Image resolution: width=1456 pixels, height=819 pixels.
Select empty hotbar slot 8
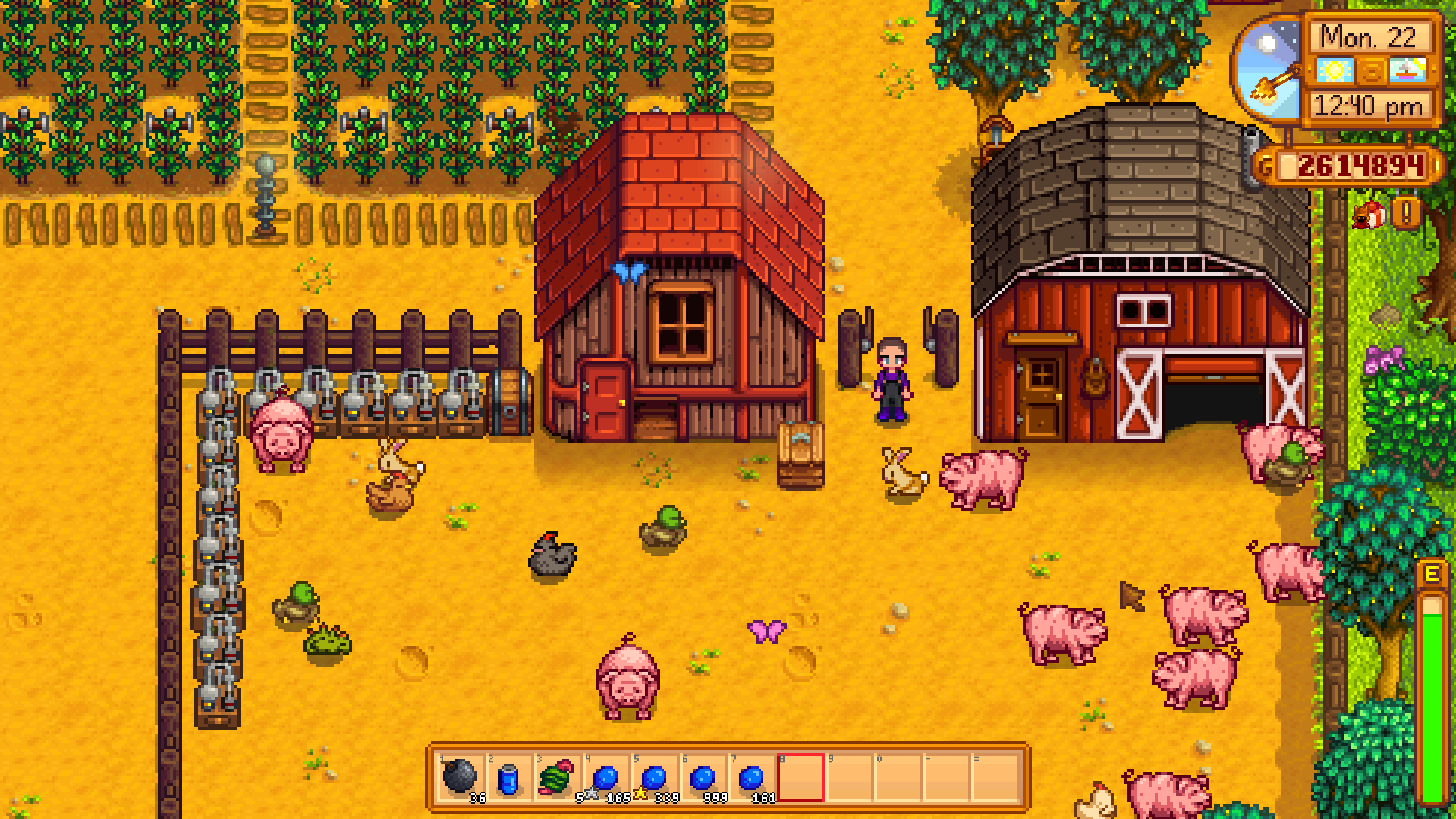(800, 780)
